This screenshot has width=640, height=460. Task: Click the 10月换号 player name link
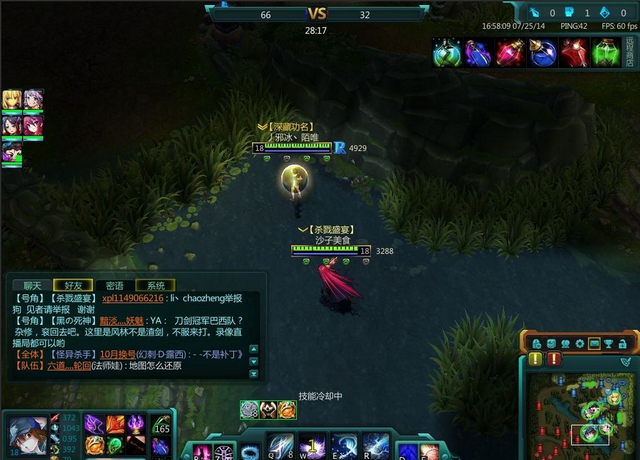pyautogui.click(x=123, y=354)
